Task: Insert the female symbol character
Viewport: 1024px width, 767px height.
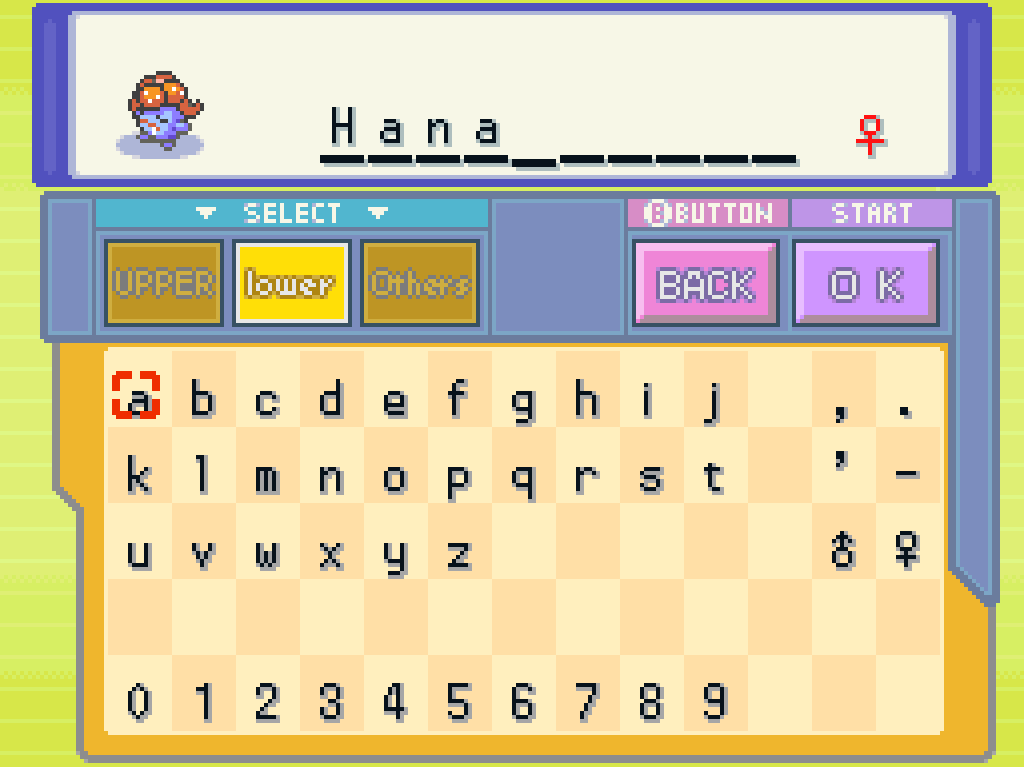Action: (908, 551)
